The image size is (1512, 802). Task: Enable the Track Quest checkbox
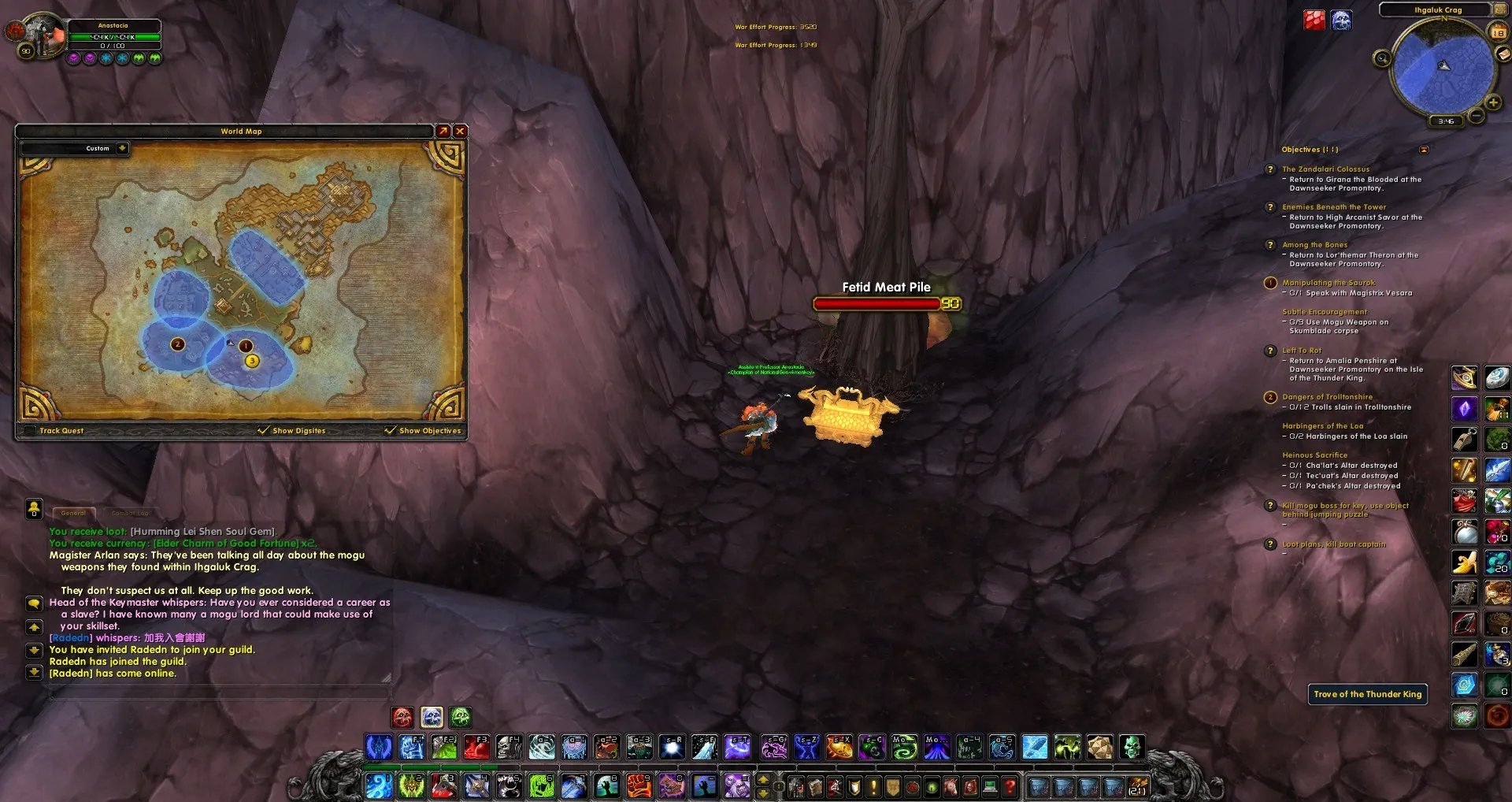(31, 430)
